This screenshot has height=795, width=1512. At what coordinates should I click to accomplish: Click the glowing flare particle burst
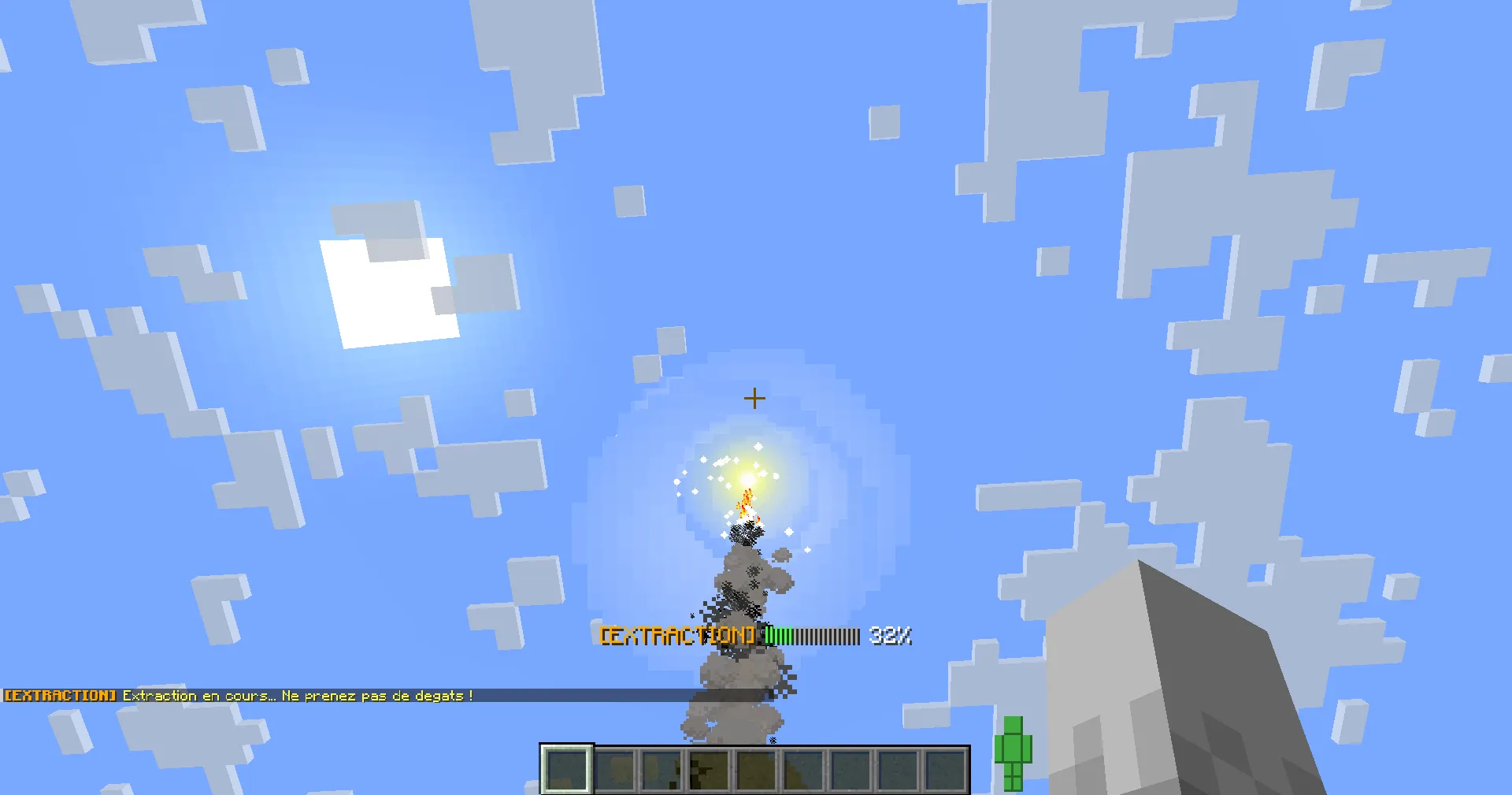(x=747, y=481)
